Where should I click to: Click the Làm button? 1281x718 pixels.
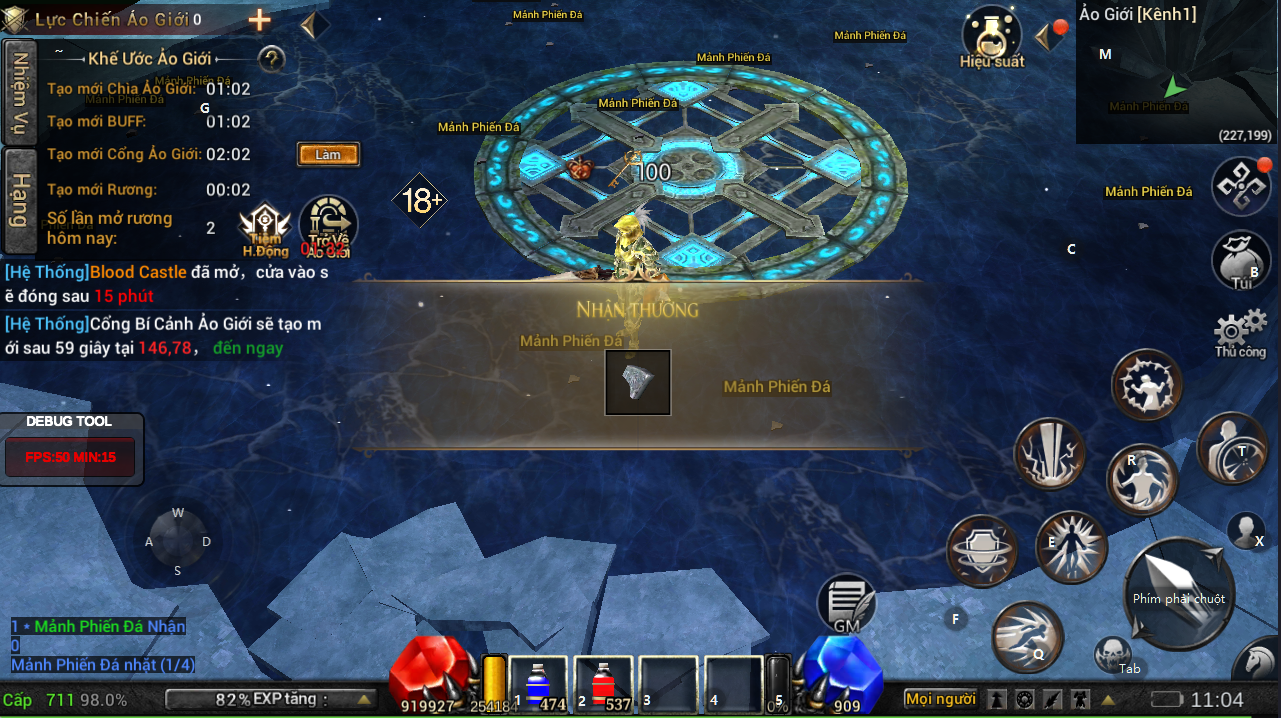tap(328, 154)
